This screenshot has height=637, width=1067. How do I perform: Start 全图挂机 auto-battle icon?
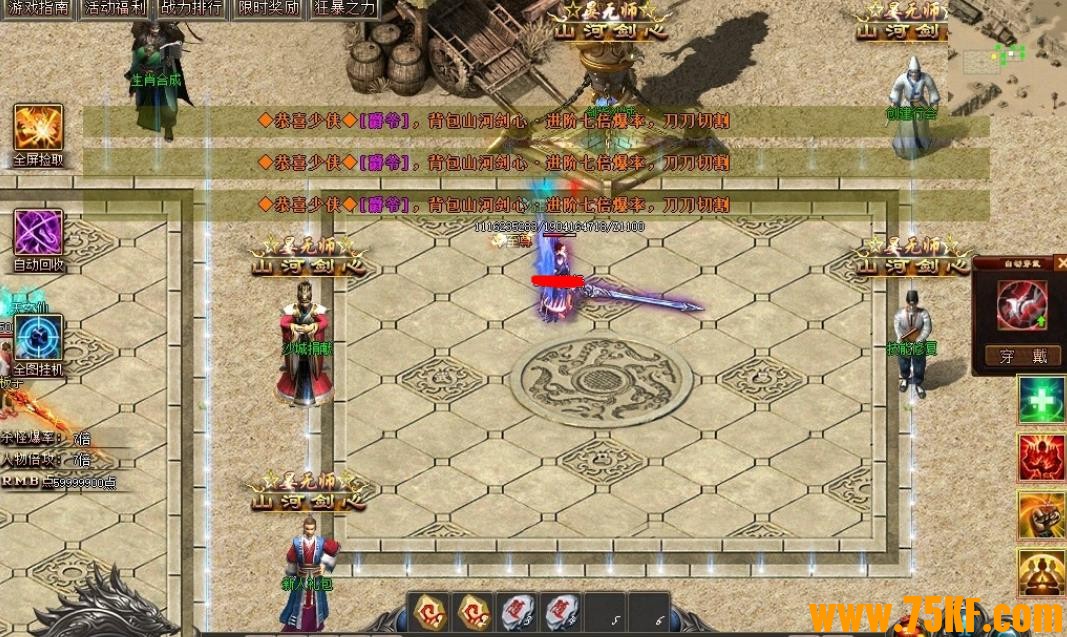tap(38, 338)
